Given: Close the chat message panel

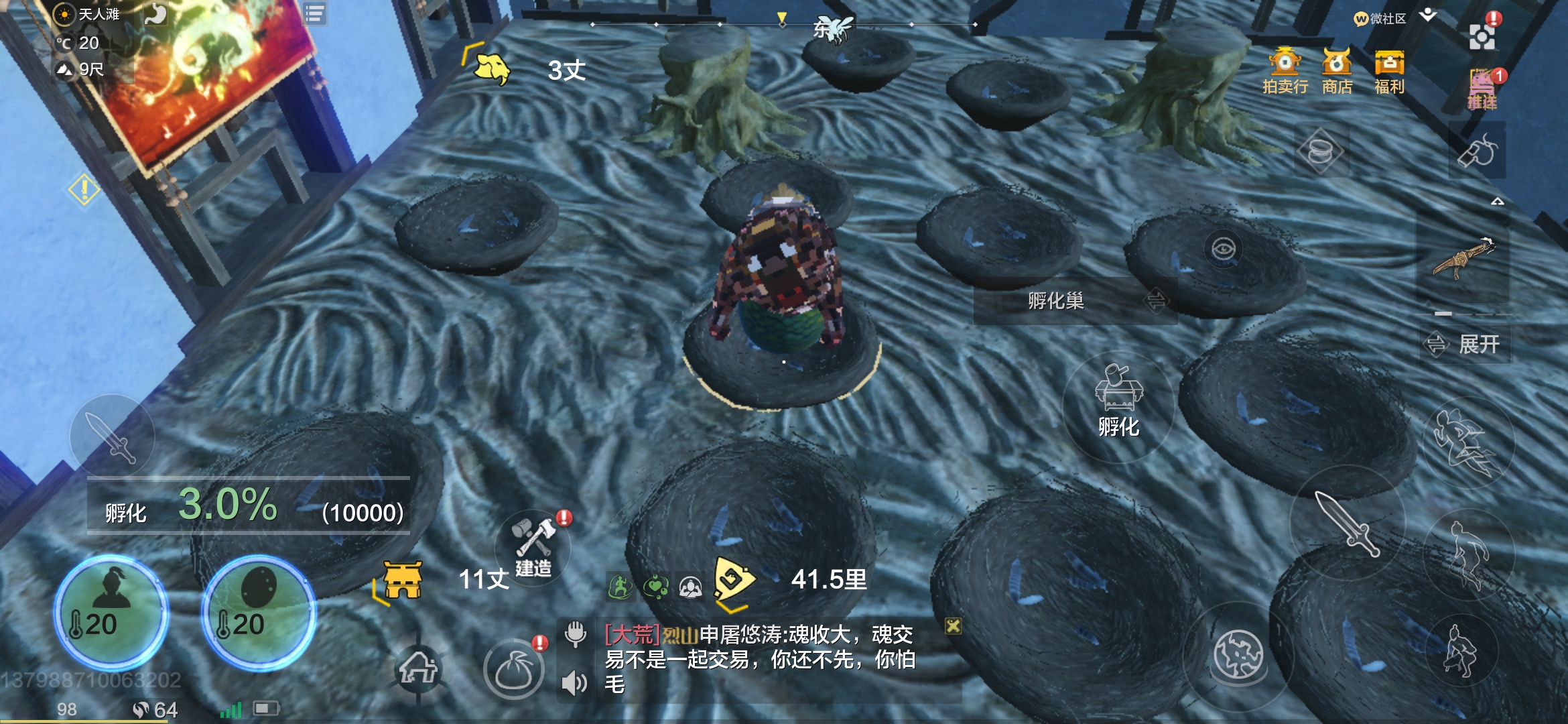Looking at the screenshot, I should point(953,626).
